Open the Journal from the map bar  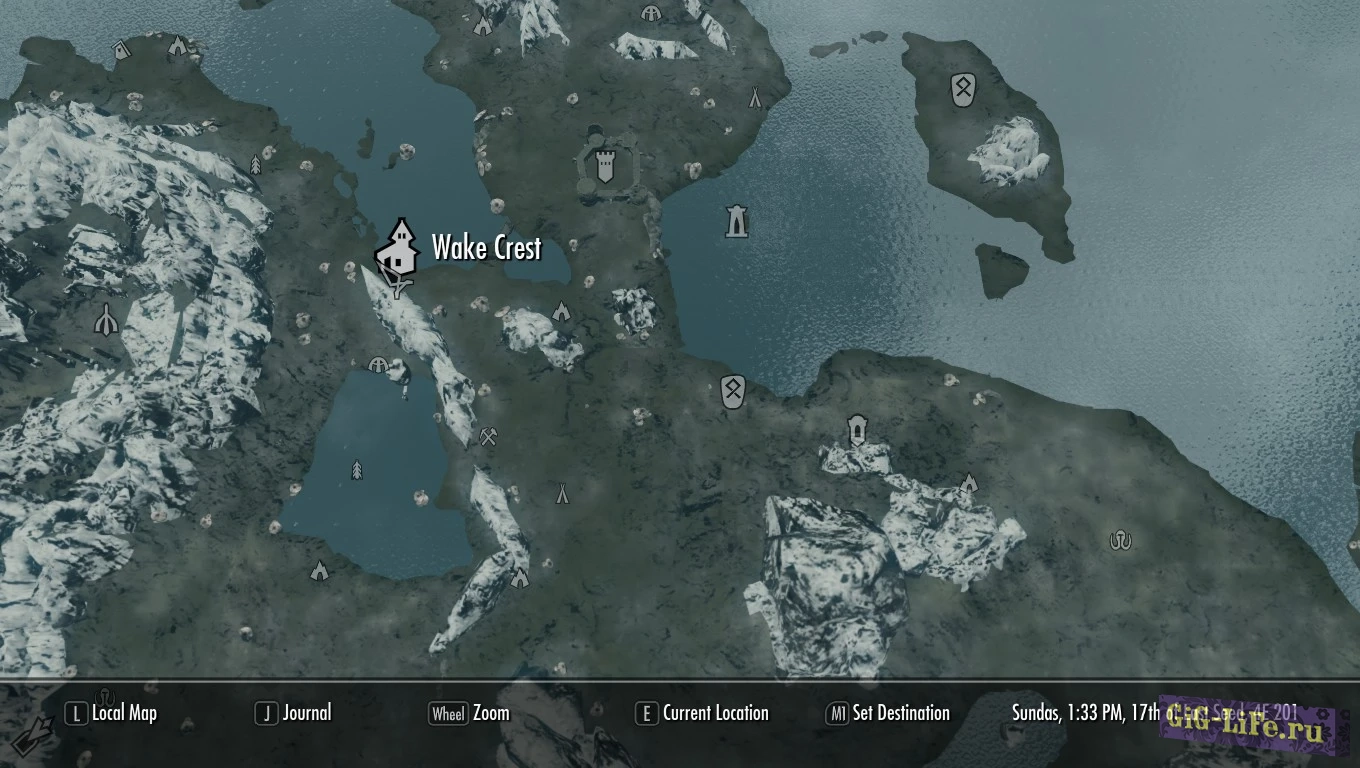pos(294,713)
